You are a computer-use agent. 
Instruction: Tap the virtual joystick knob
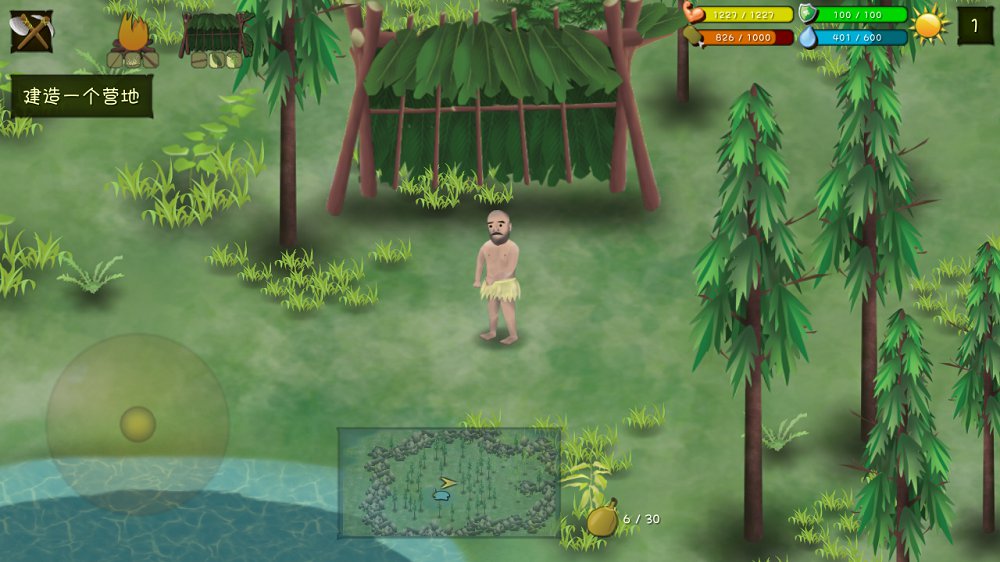(x=138, y=424)
